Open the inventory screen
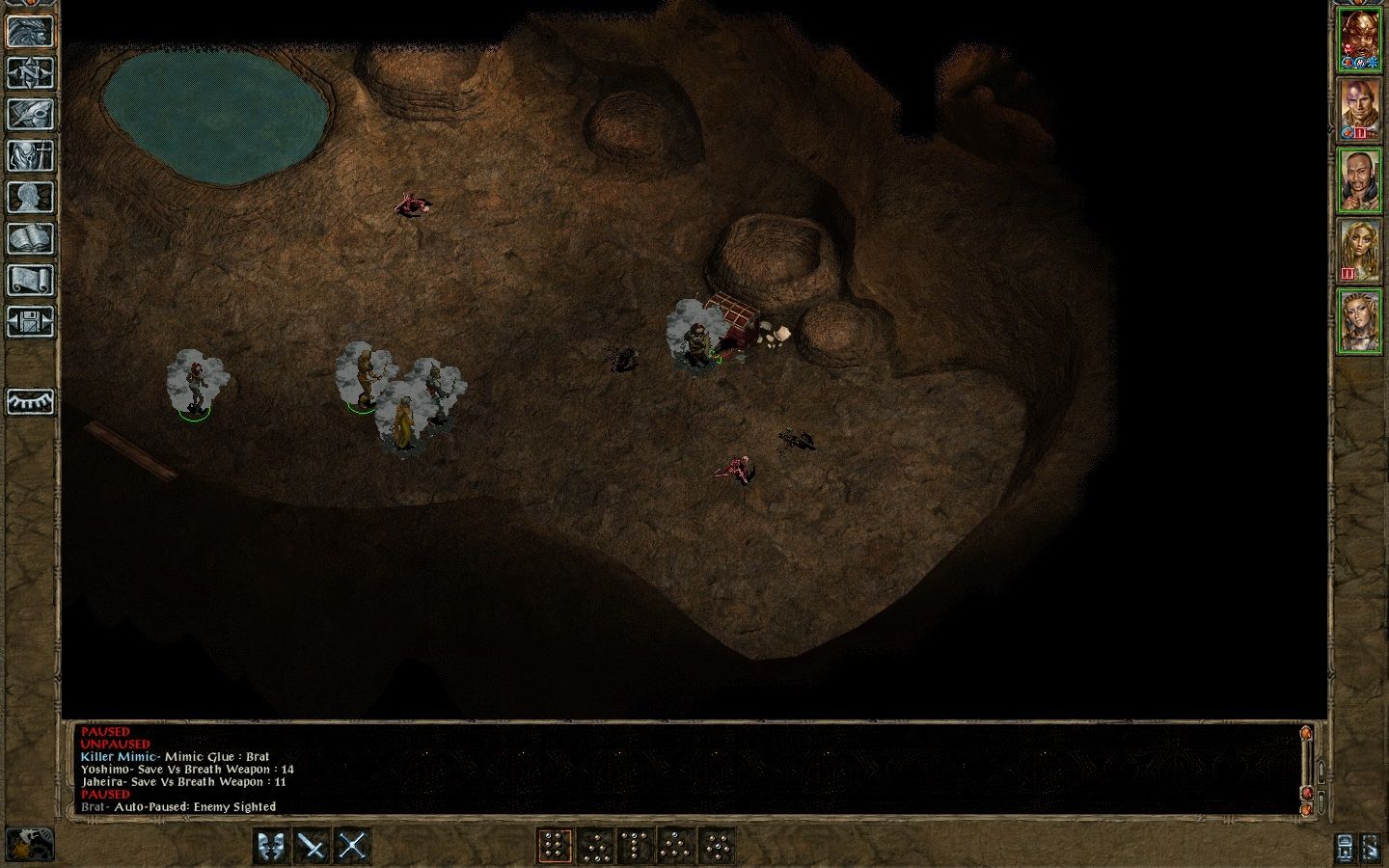Viewport: 1389px width, 868px height. click(30, 155)
